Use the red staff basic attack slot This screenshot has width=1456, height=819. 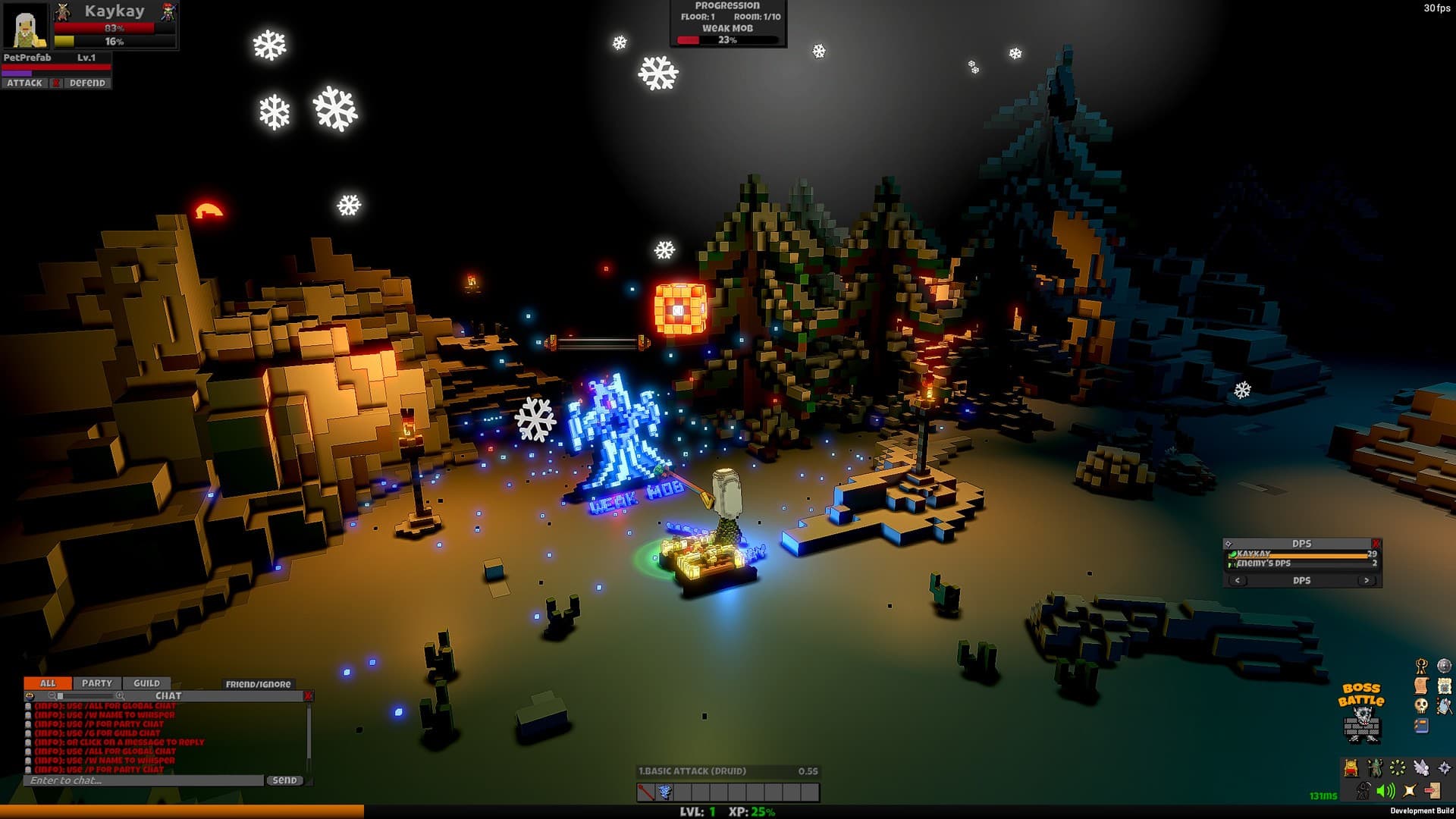pyautogui.click(x=646, y=792)
